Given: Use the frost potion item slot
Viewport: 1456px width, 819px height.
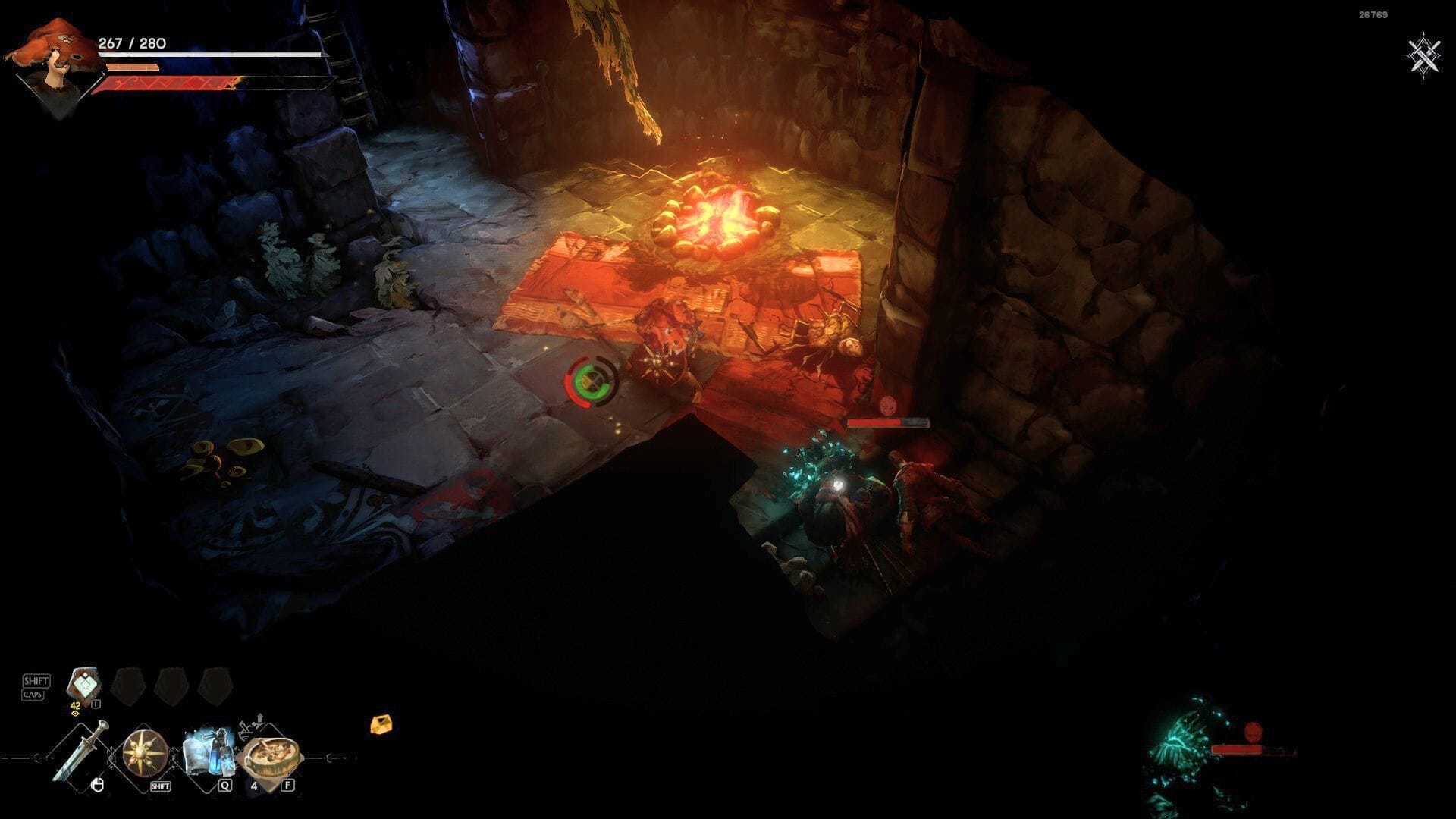Looking at the screenshot, I should coord(207,751).
